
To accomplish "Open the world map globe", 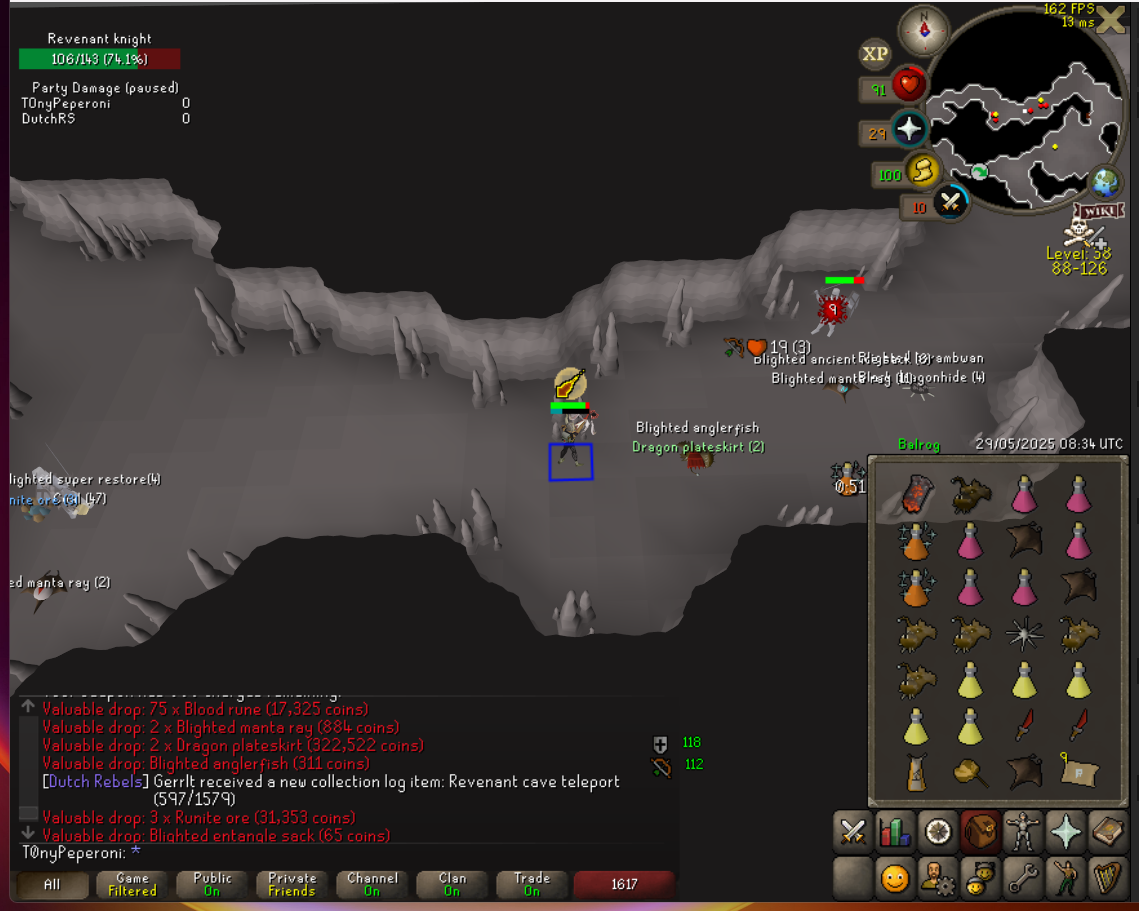I will pos(1105,183).
